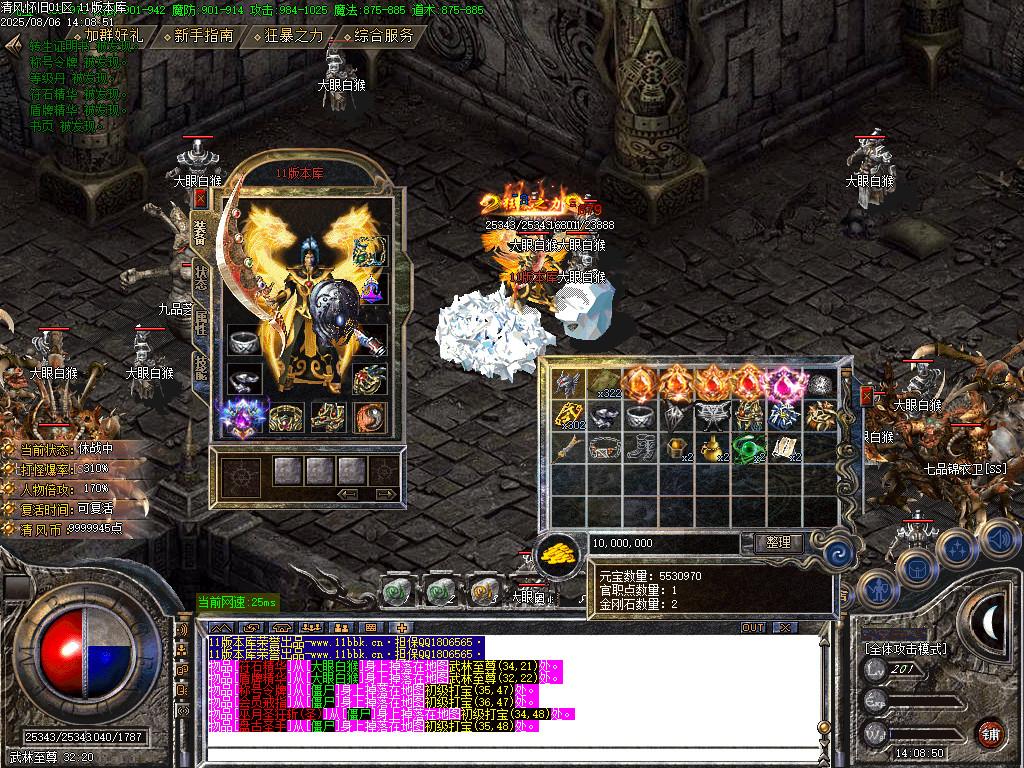The image size is (1024, 768).
Task: Close the character equipment panel
Action: tap(199, 199)
